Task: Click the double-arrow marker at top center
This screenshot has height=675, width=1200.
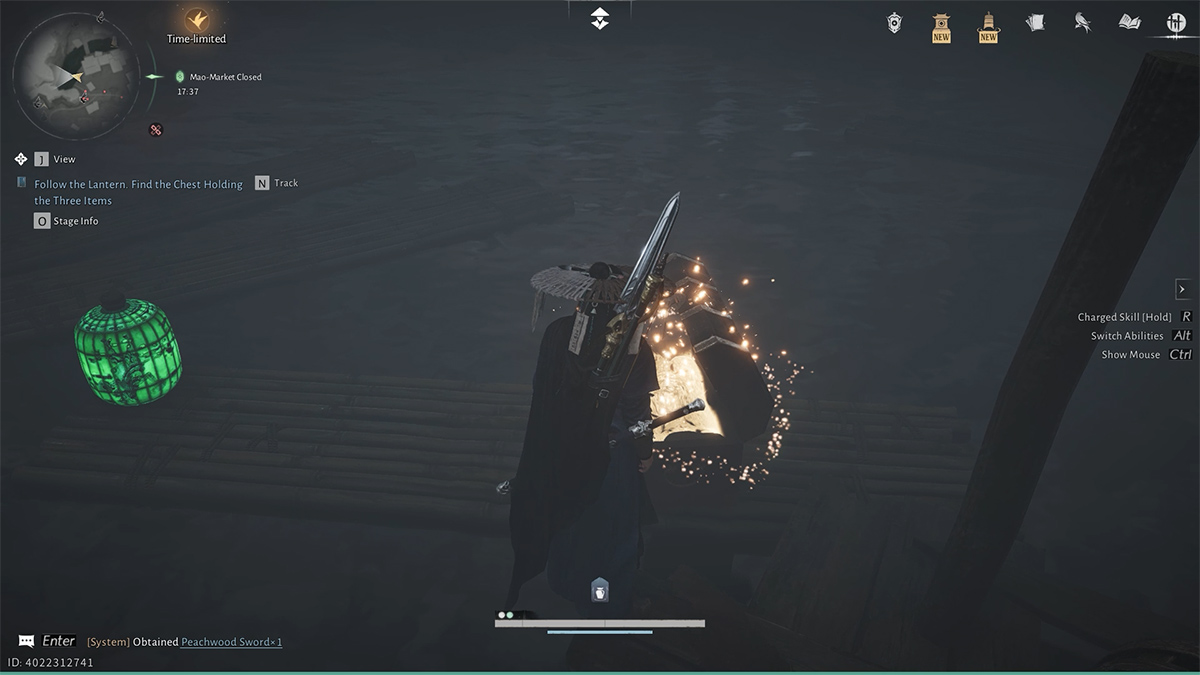Action: 599,18
